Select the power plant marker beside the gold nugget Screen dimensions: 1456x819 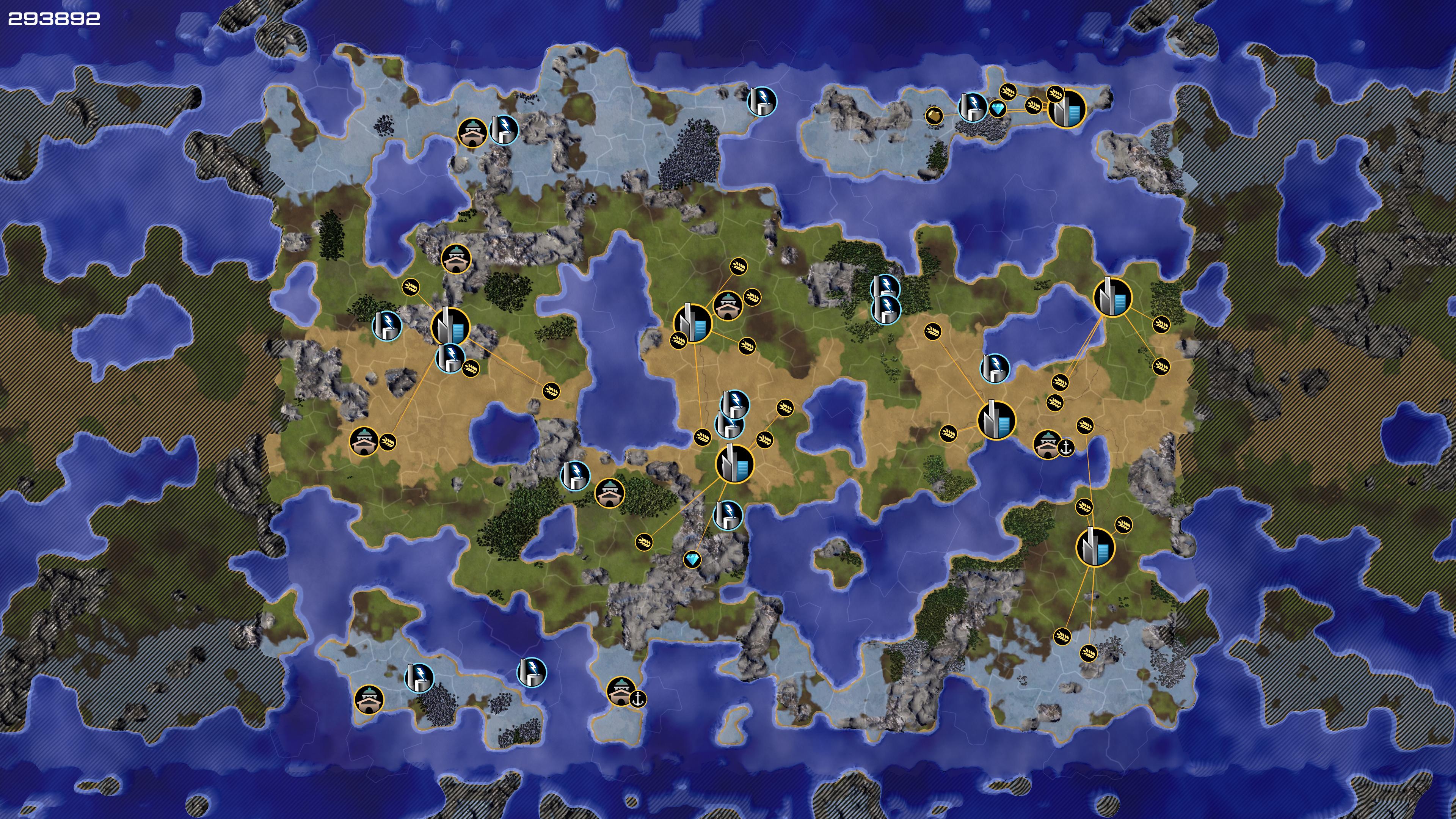(972, 107)
